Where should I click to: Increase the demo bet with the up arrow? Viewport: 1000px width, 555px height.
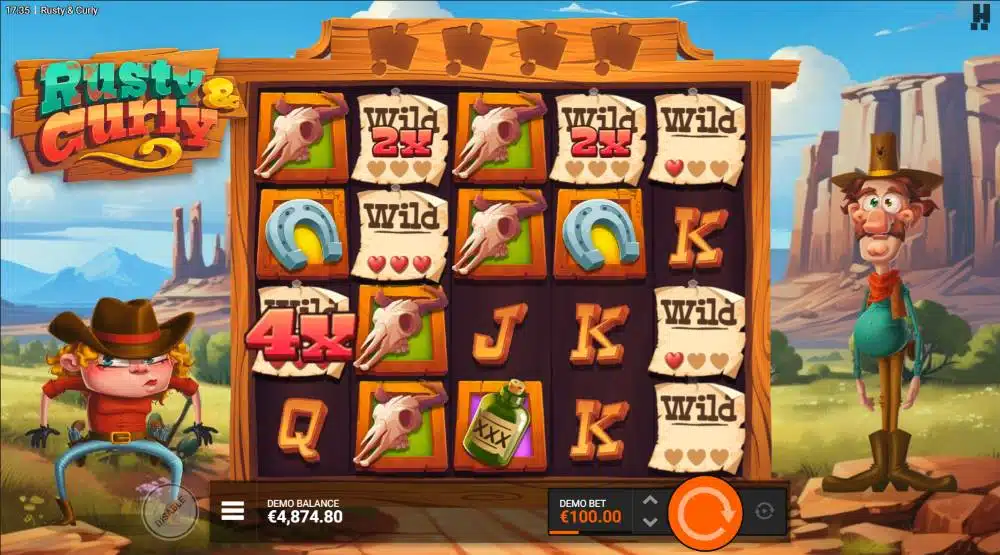[649, 502]
